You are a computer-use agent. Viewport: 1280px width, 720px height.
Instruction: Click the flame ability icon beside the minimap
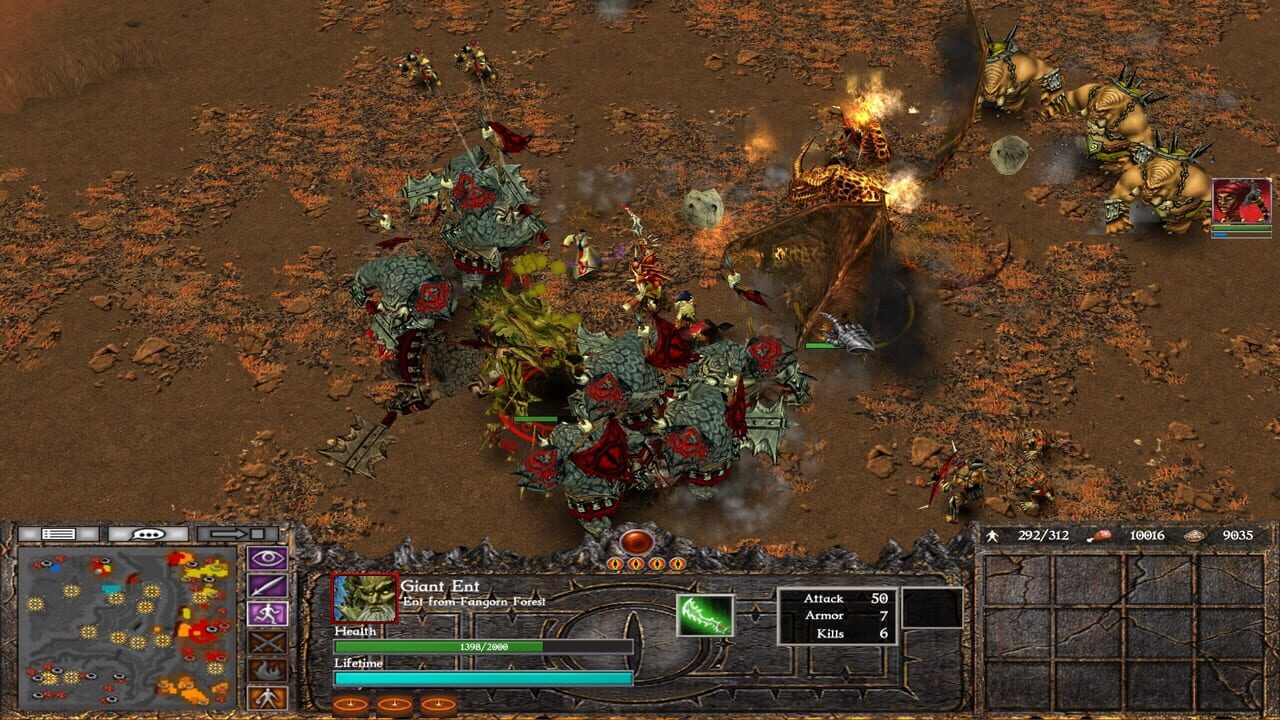265,669
